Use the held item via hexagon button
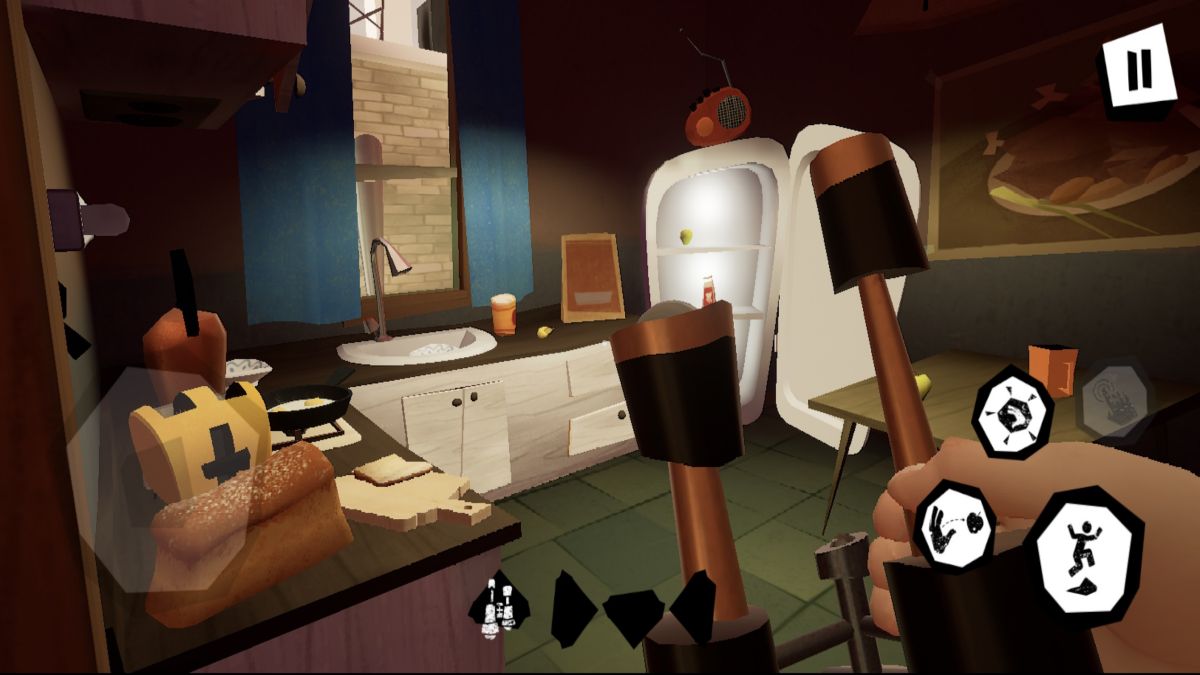The height and width of the screenshot is (675, 1200). (x=1012, y=411)
